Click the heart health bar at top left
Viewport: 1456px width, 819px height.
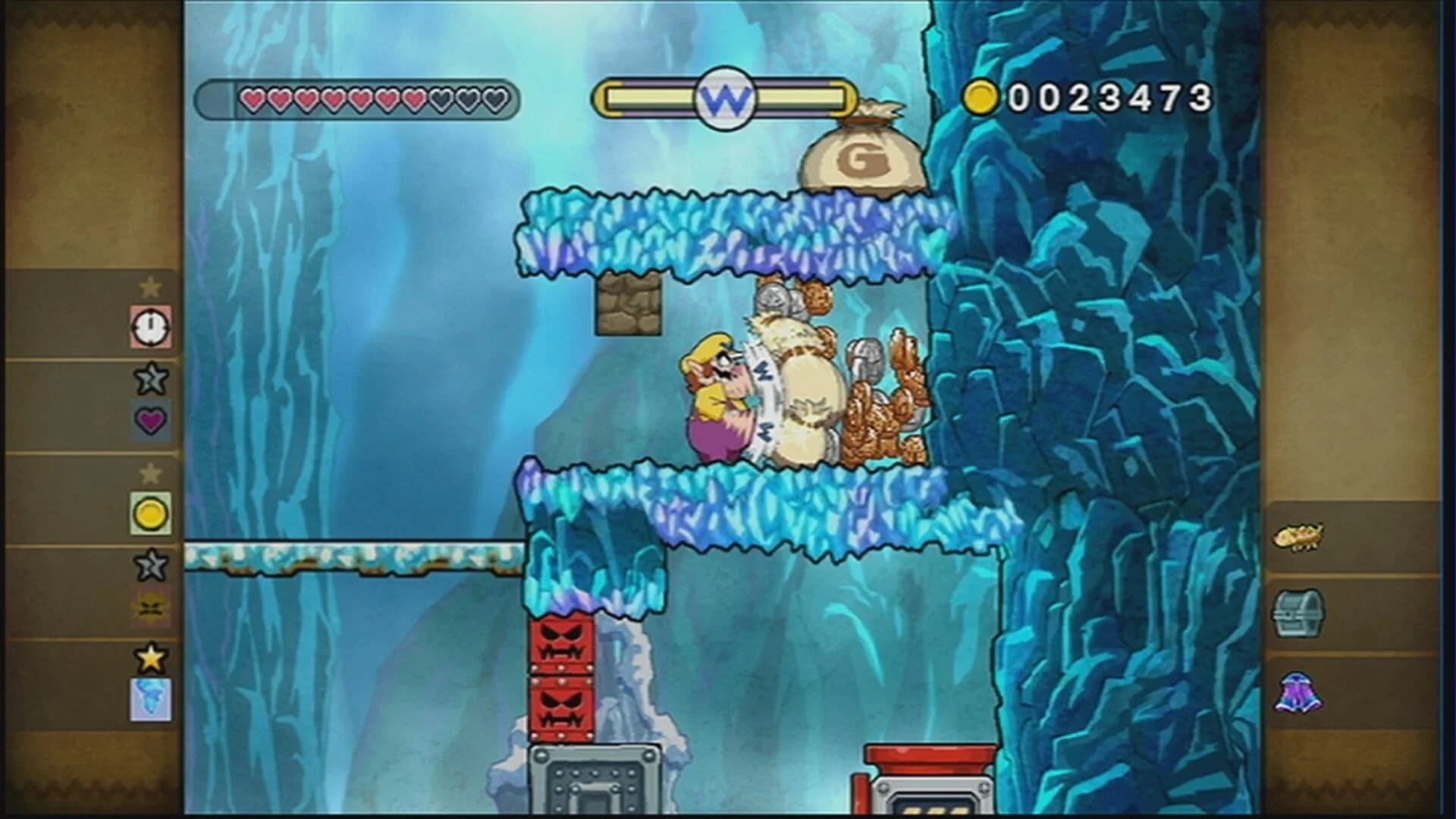pyautogui.click(x=356, y=97)
